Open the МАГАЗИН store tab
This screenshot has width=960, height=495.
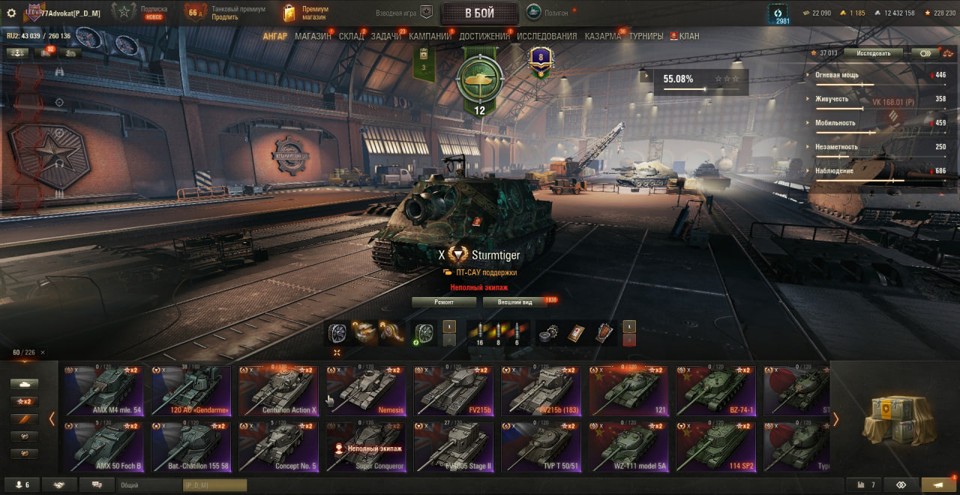click(313, 36)
